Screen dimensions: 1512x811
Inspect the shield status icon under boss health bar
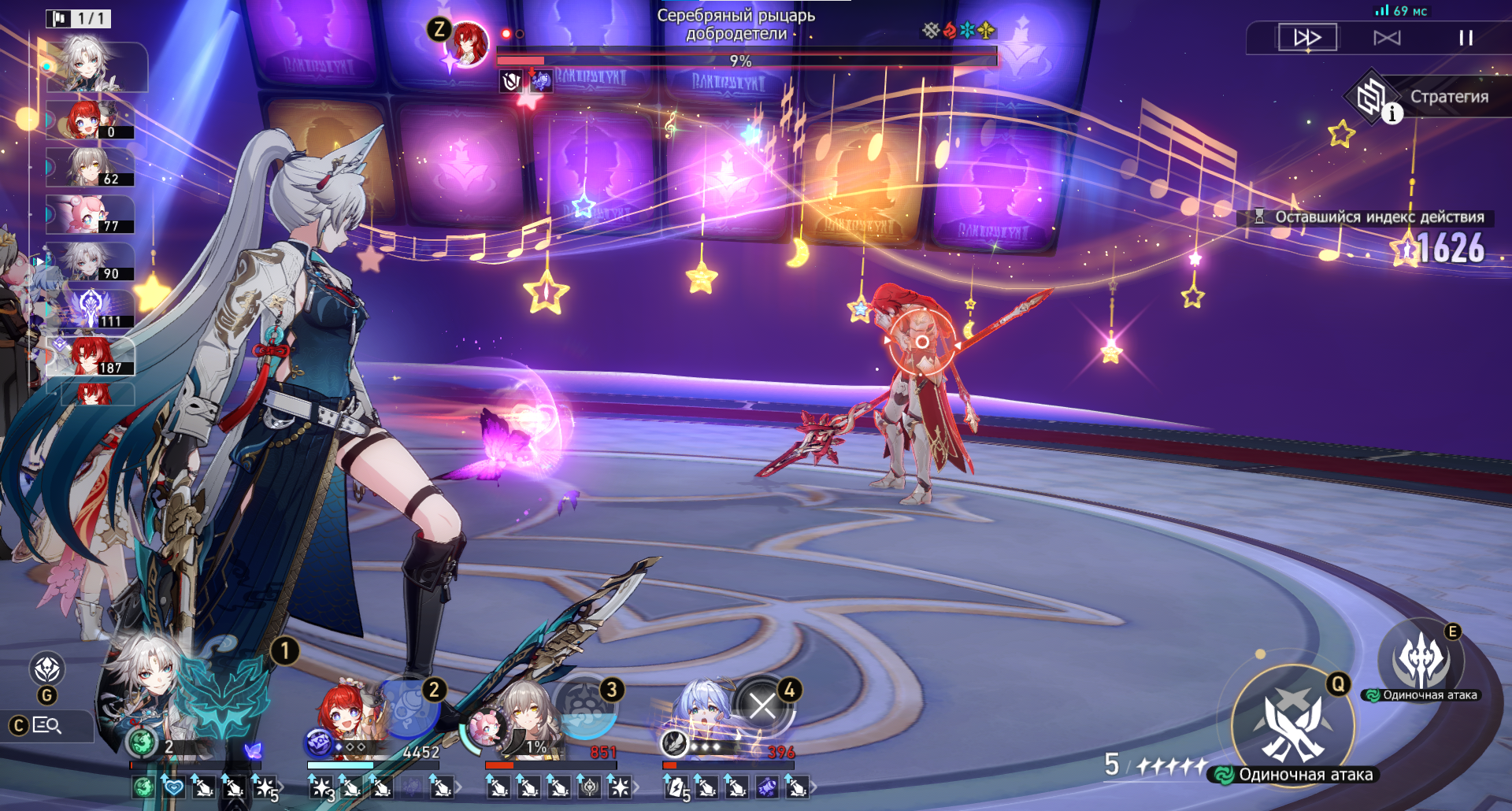[x=511, y=80]
